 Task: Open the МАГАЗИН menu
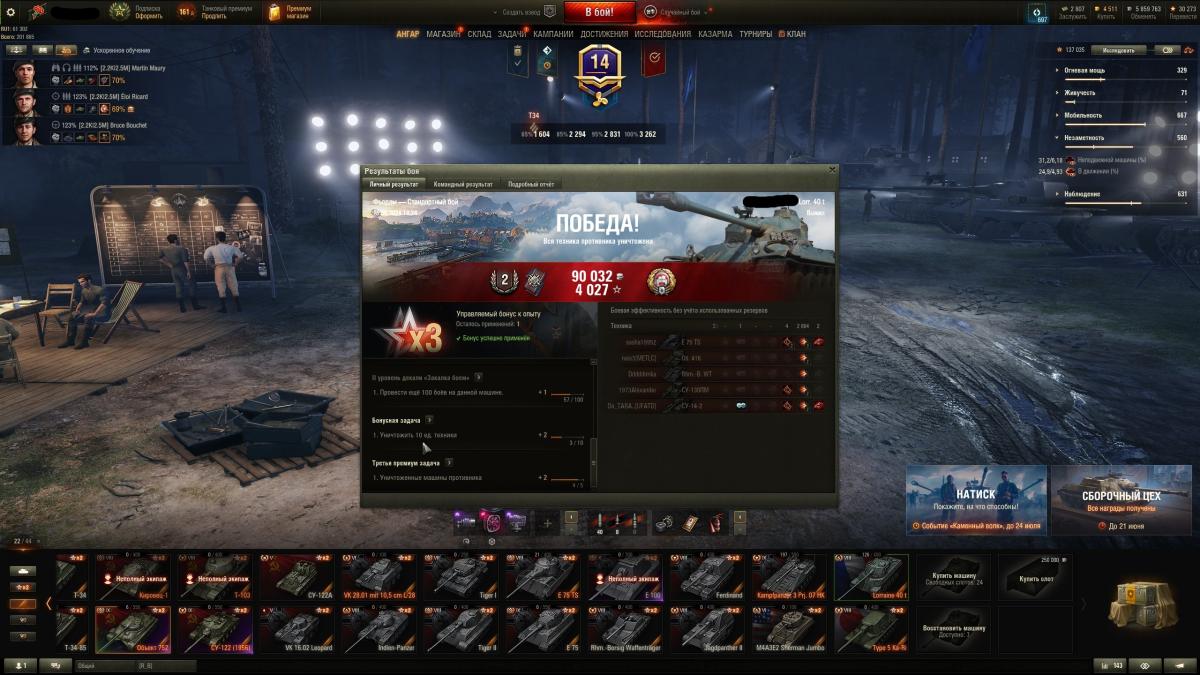pos(443,33)
